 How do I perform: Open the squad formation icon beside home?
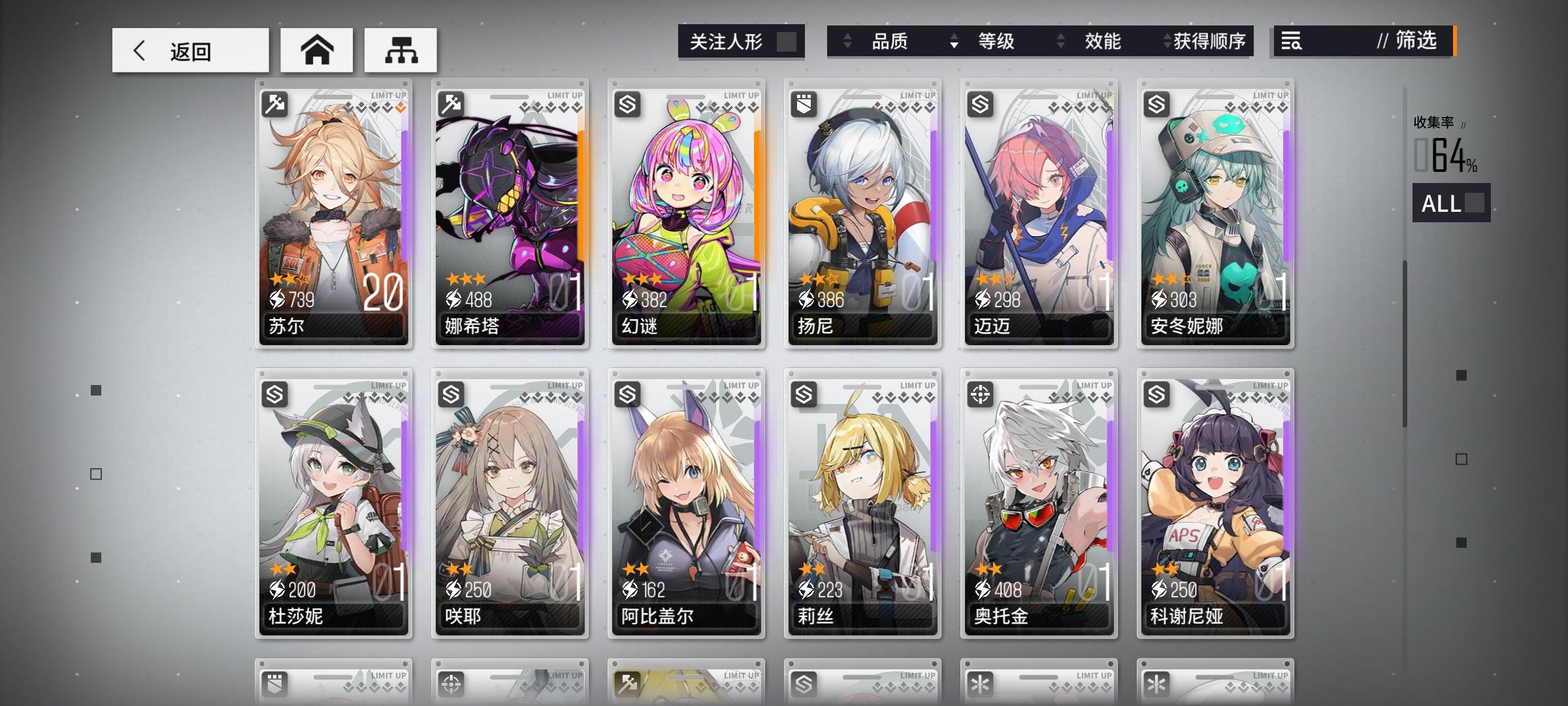click(400, 50)
